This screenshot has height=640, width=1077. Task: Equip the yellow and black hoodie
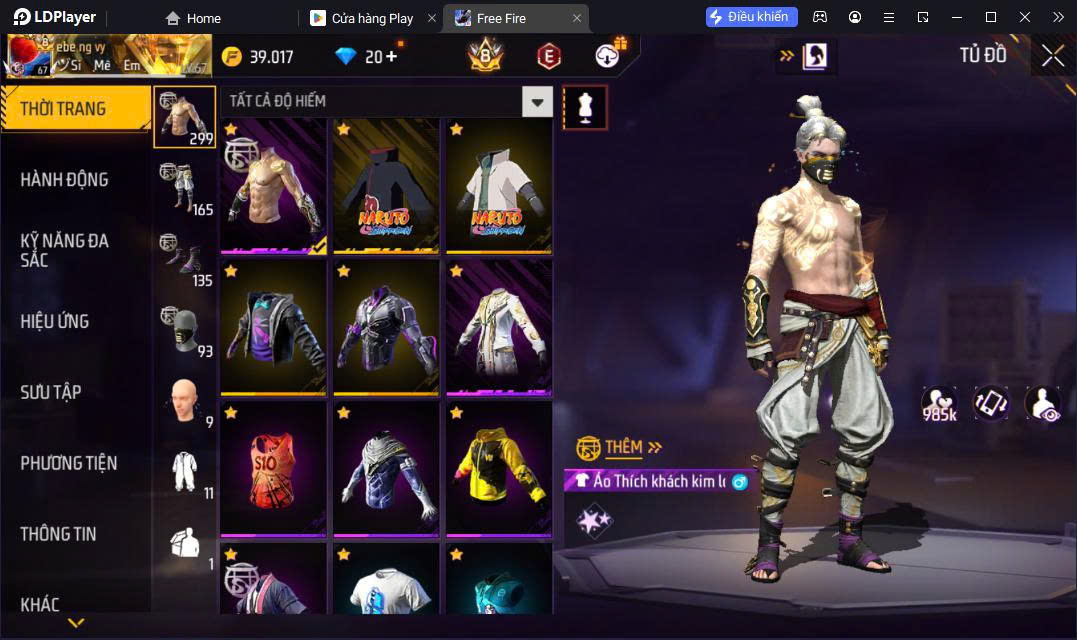499,468
